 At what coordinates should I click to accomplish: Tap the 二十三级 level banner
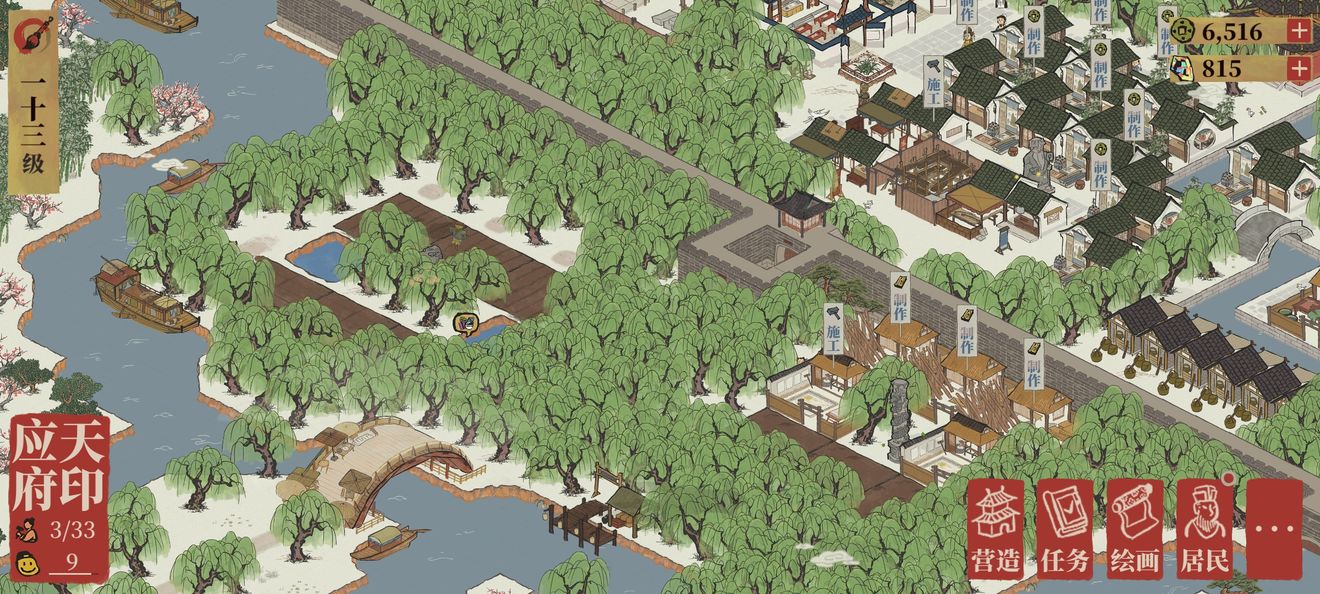33,105
